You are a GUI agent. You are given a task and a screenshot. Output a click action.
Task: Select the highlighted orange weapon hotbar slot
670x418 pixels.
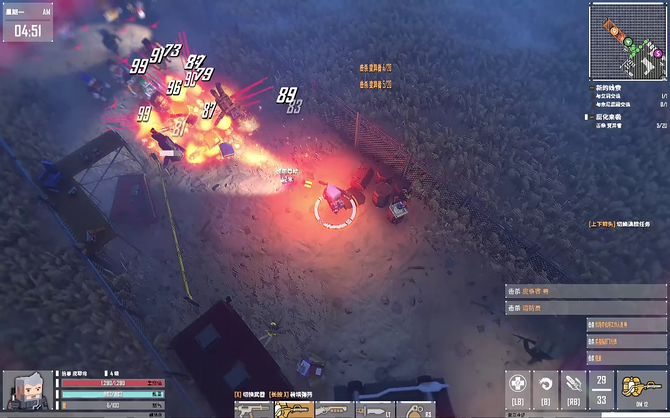[x=294, y=410]
